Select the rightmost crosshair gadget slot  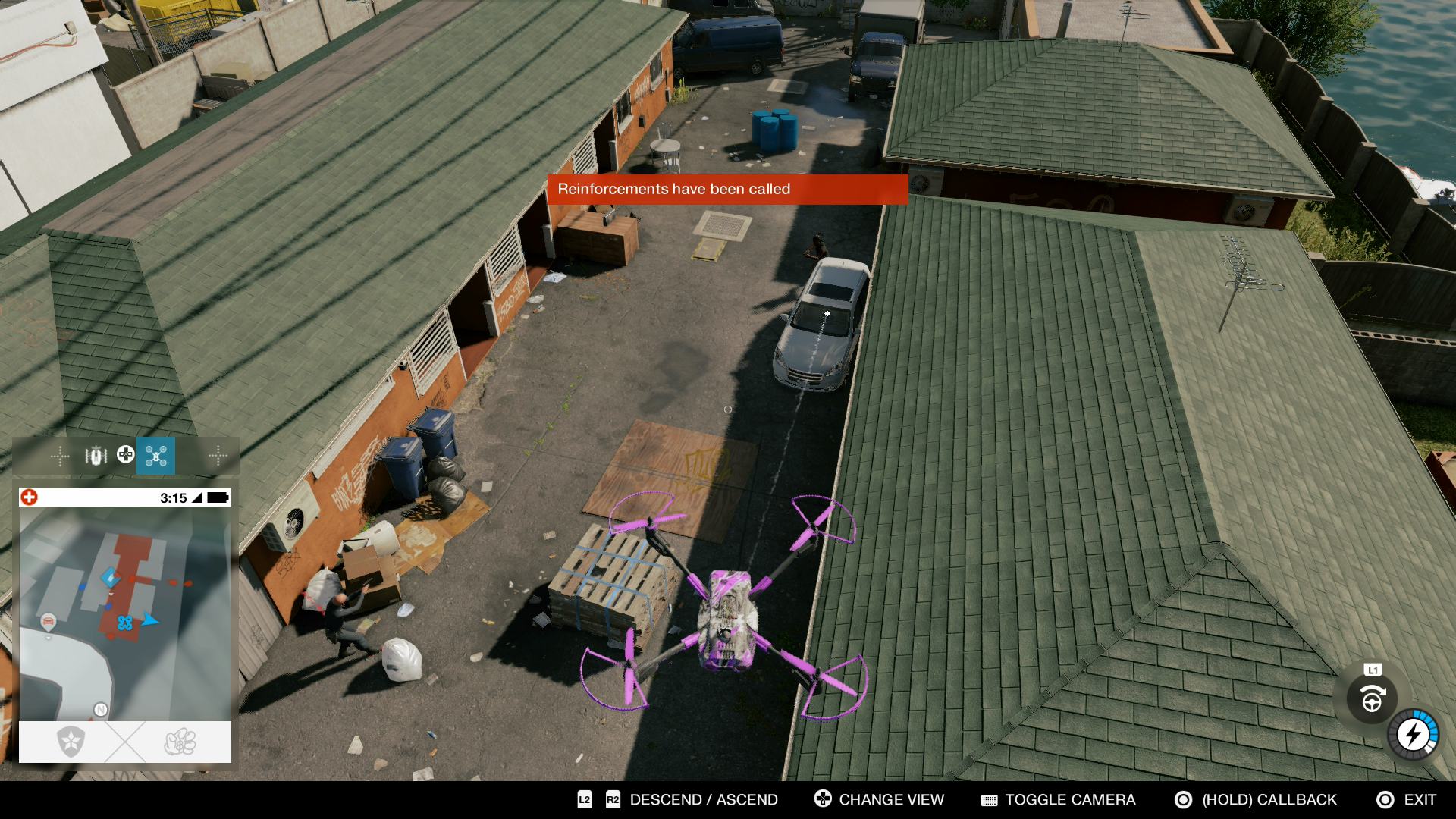pos(219,457)
